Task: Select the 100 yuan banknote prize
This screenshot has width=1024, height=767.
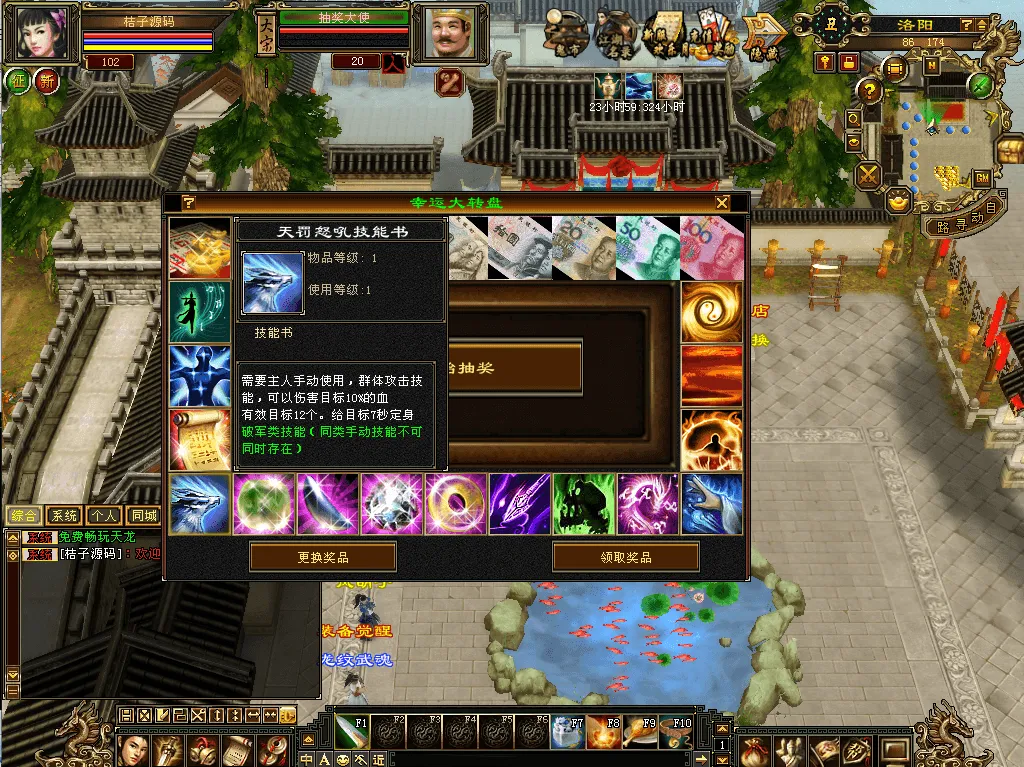Action: click(x=712, y=247)
